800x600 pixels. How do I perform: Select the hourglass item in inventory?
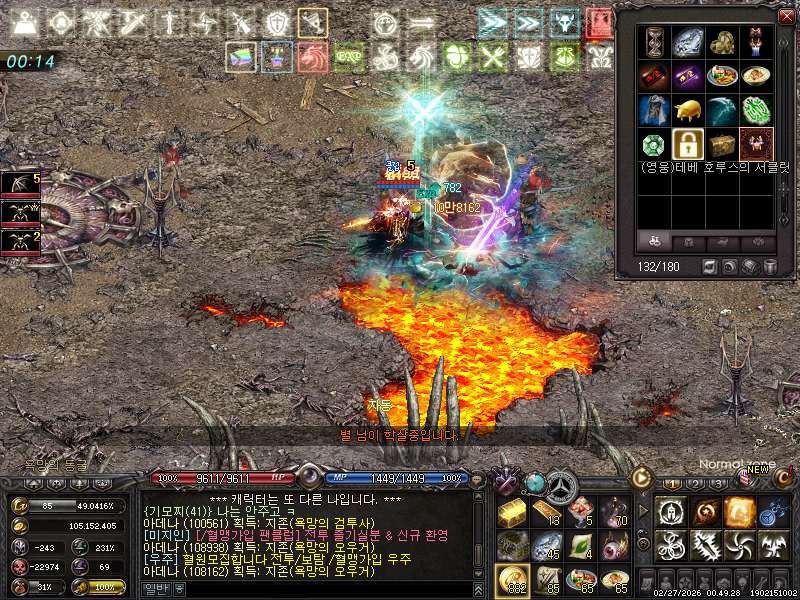(654, 41)
